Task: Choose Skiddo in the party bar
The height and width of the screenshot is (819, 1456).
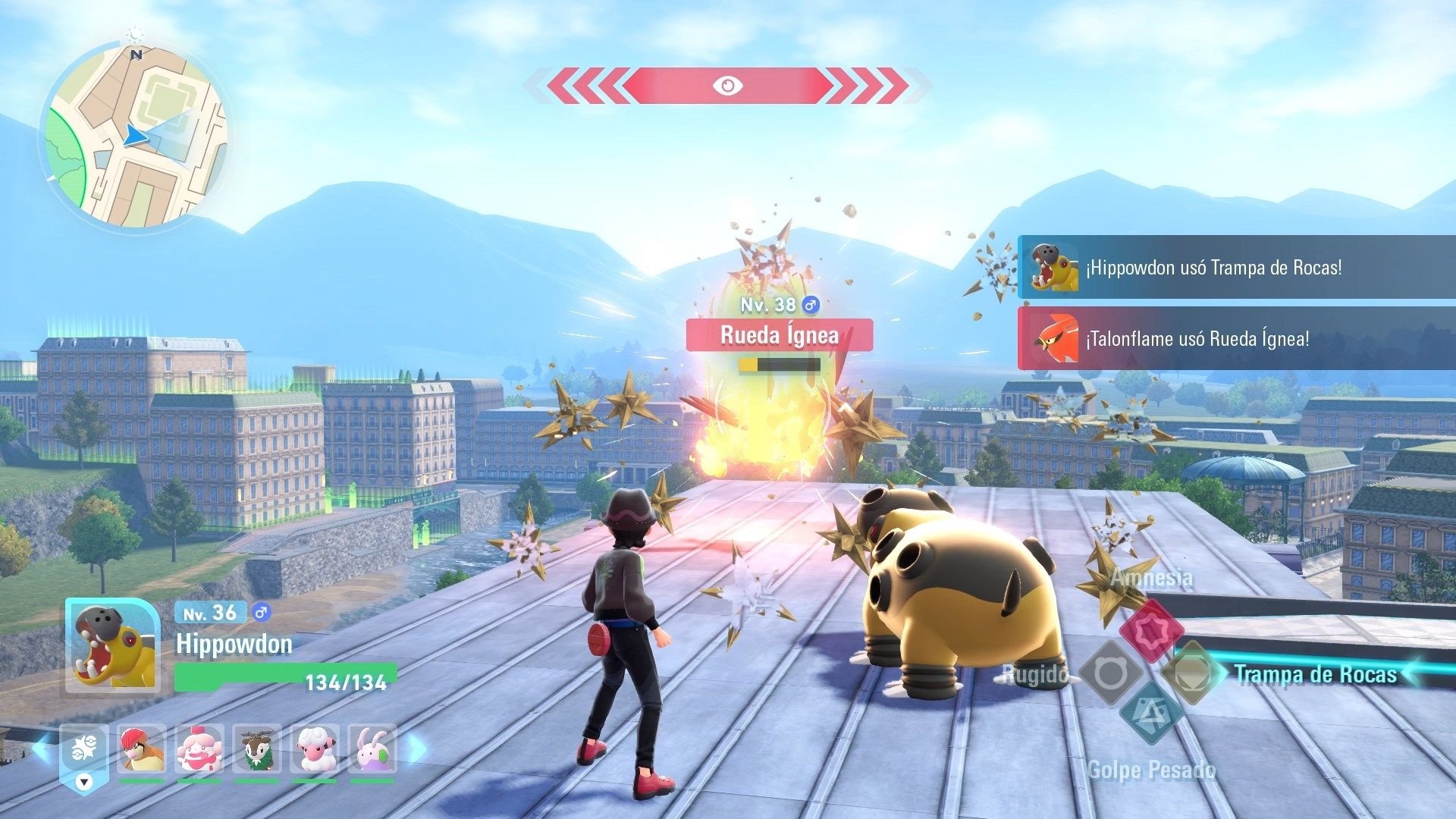Action: coord(257,748)
